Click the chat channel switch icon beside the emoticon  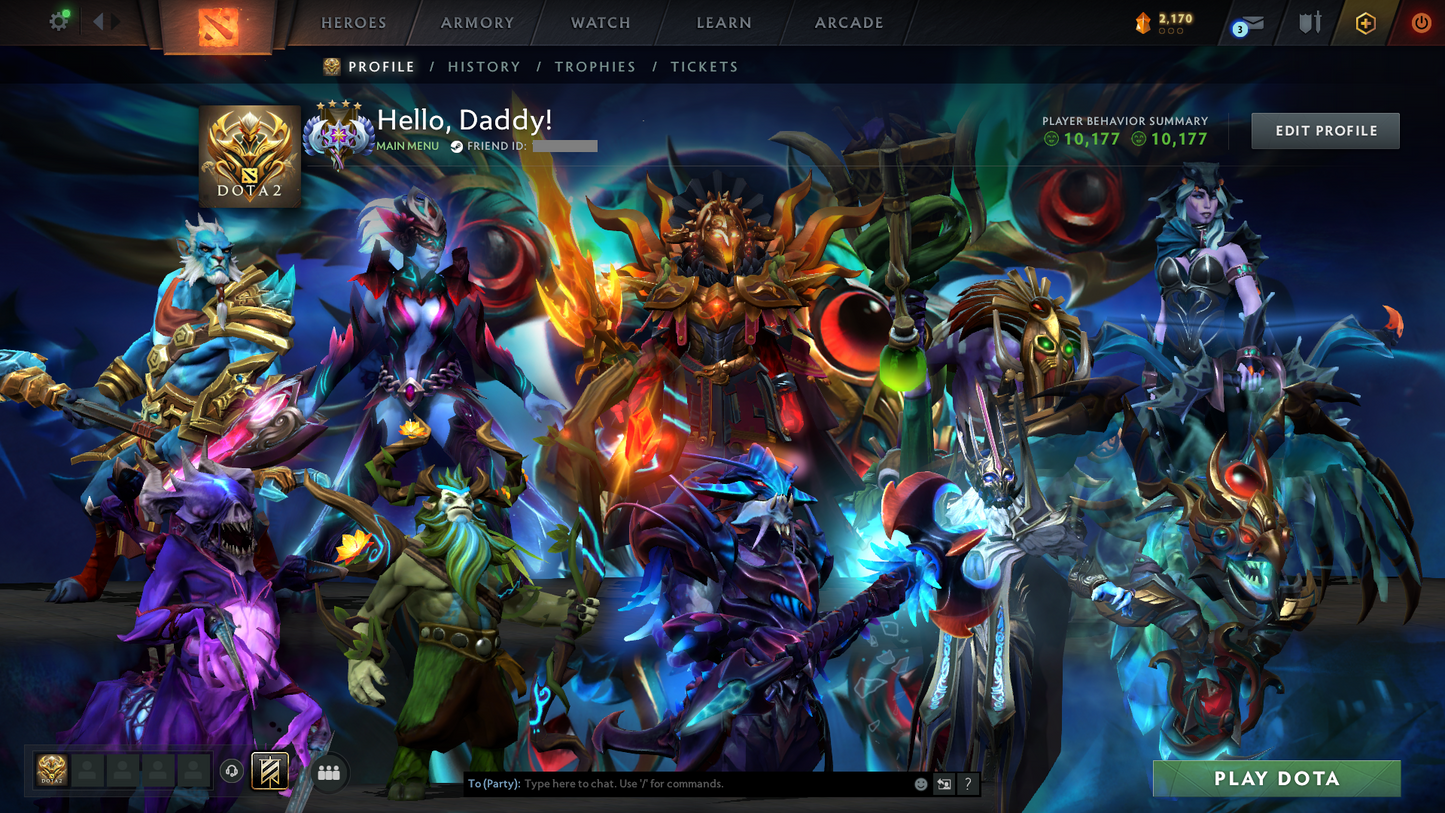(x=943, y=784)
